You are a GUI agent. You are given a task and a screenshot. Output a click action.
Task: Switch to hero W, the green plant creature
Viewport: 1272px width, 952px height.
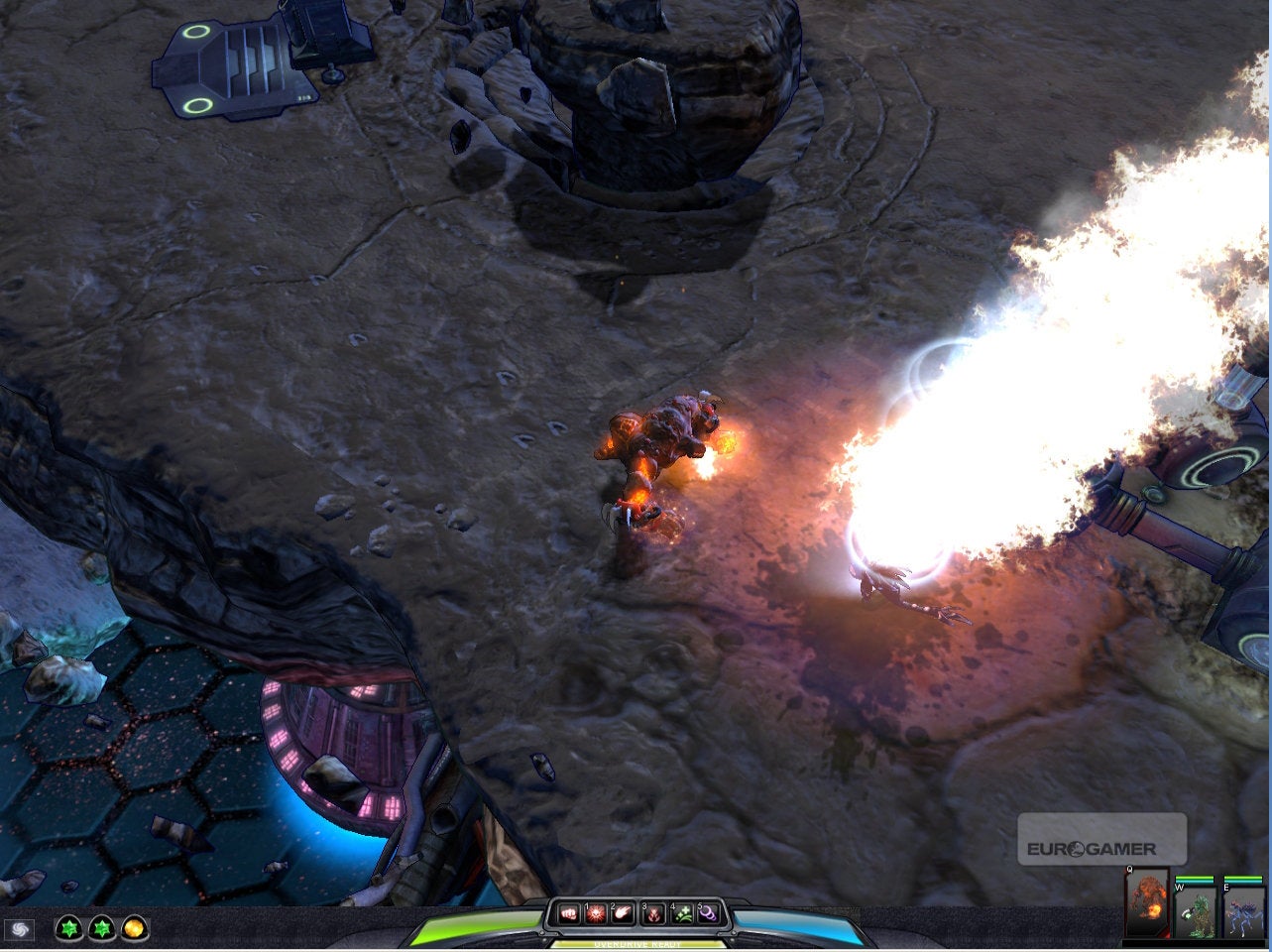click(x=1197, y=912)
